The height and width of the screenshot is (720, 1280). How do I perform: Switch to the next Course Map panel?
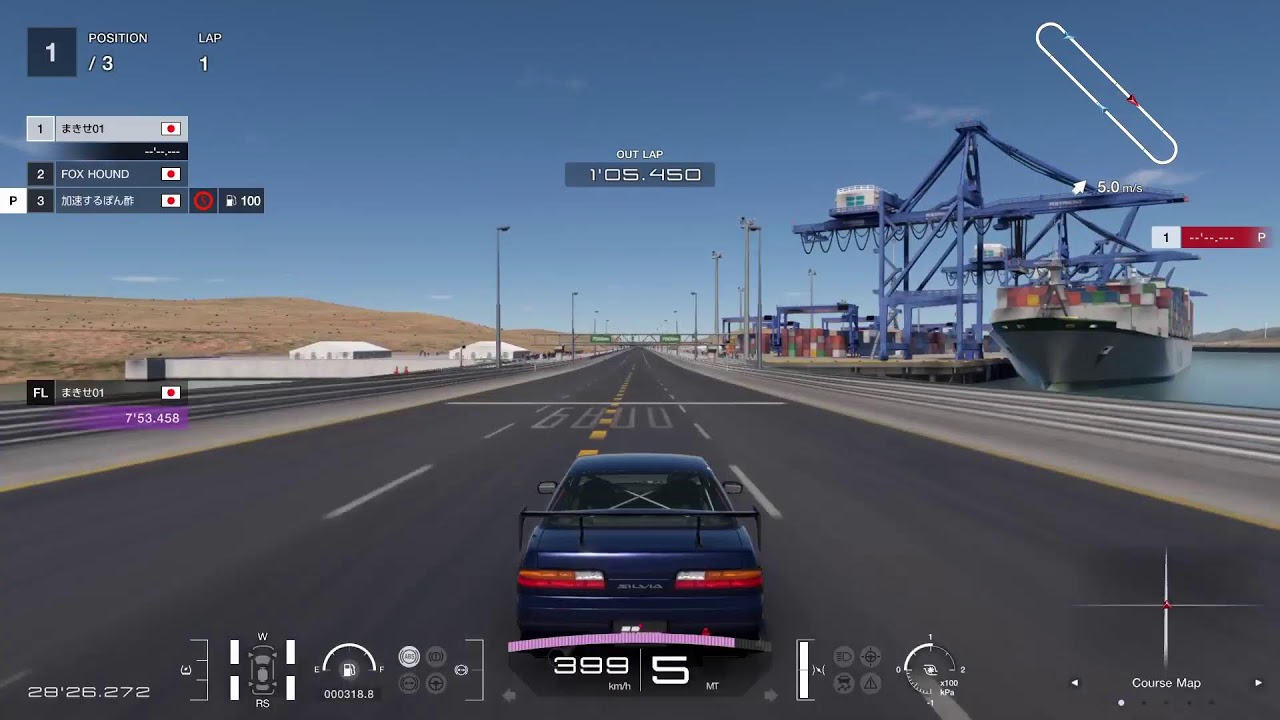(1258, 683)
